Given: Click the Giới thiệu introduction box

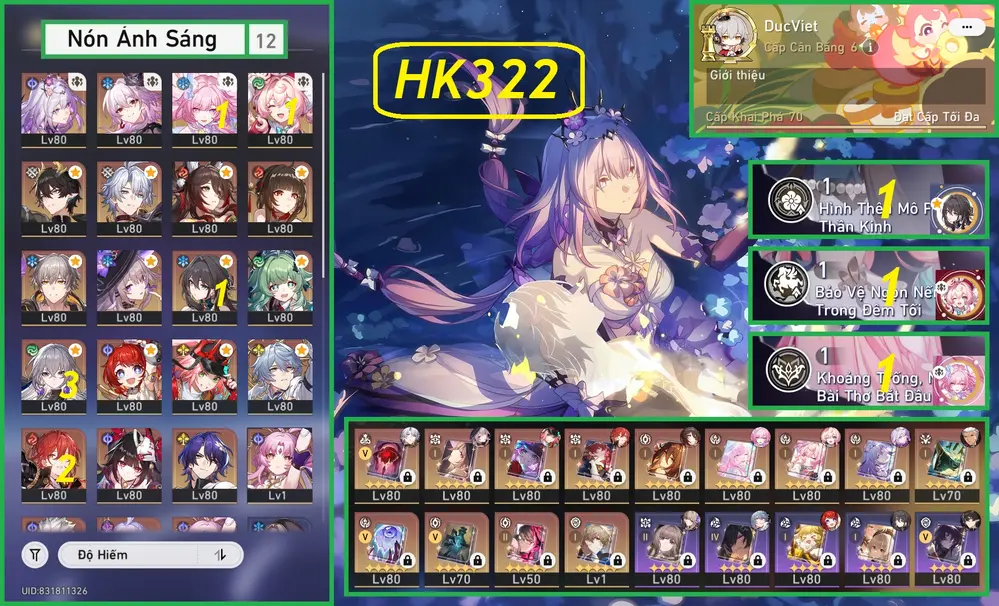Looking at the screenshot, I should 842,90.
